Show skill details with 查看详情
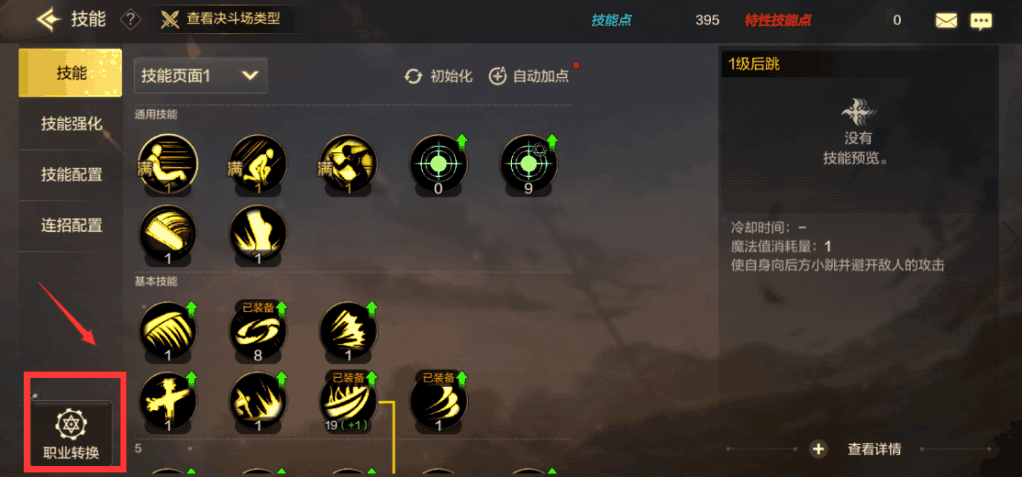This screenshot has height=477, width=1022. [x=860, y=449]
